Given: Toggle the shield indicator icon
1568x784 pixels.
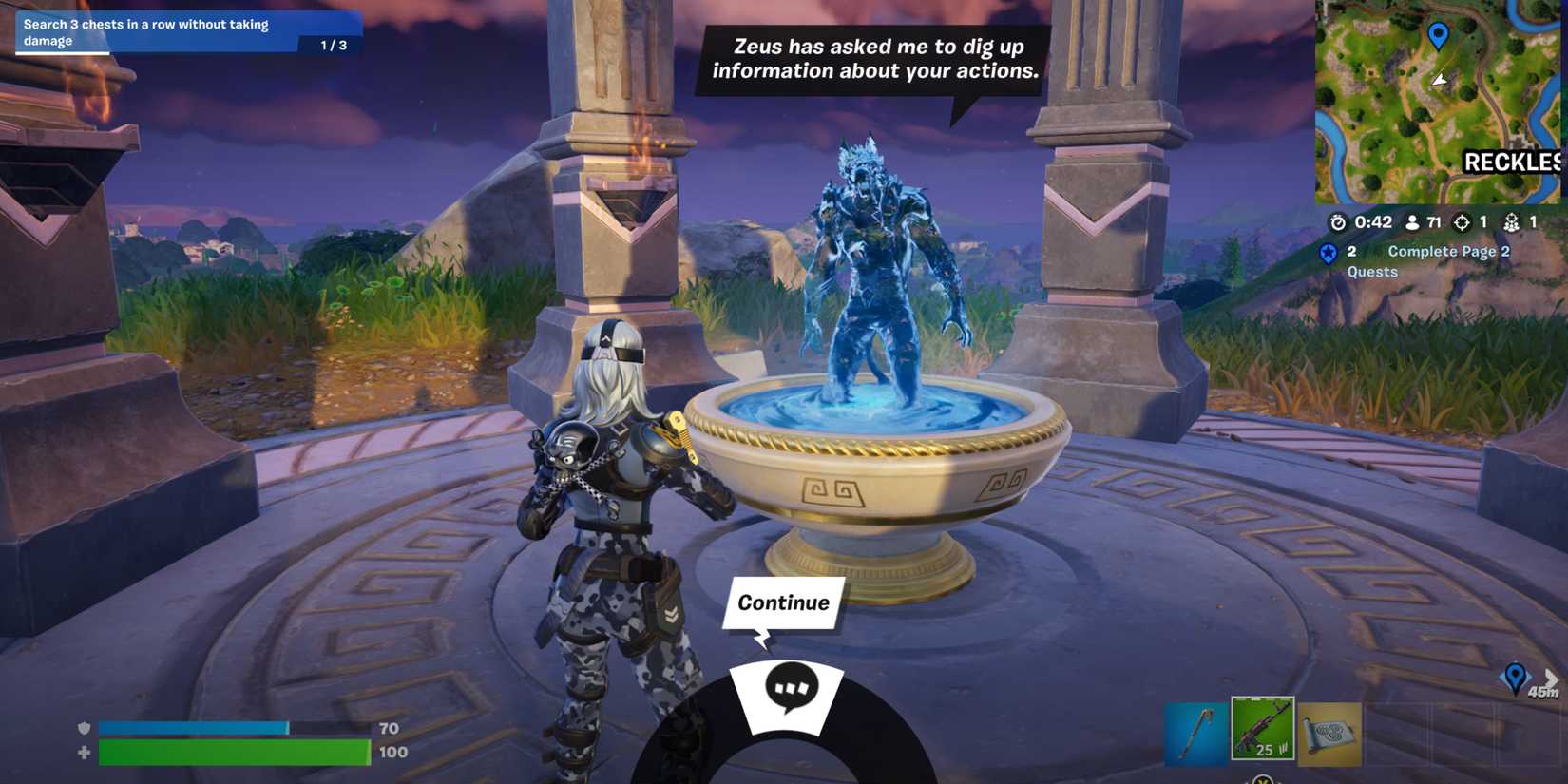Looking at the screenshot, I should pos(84,728).
